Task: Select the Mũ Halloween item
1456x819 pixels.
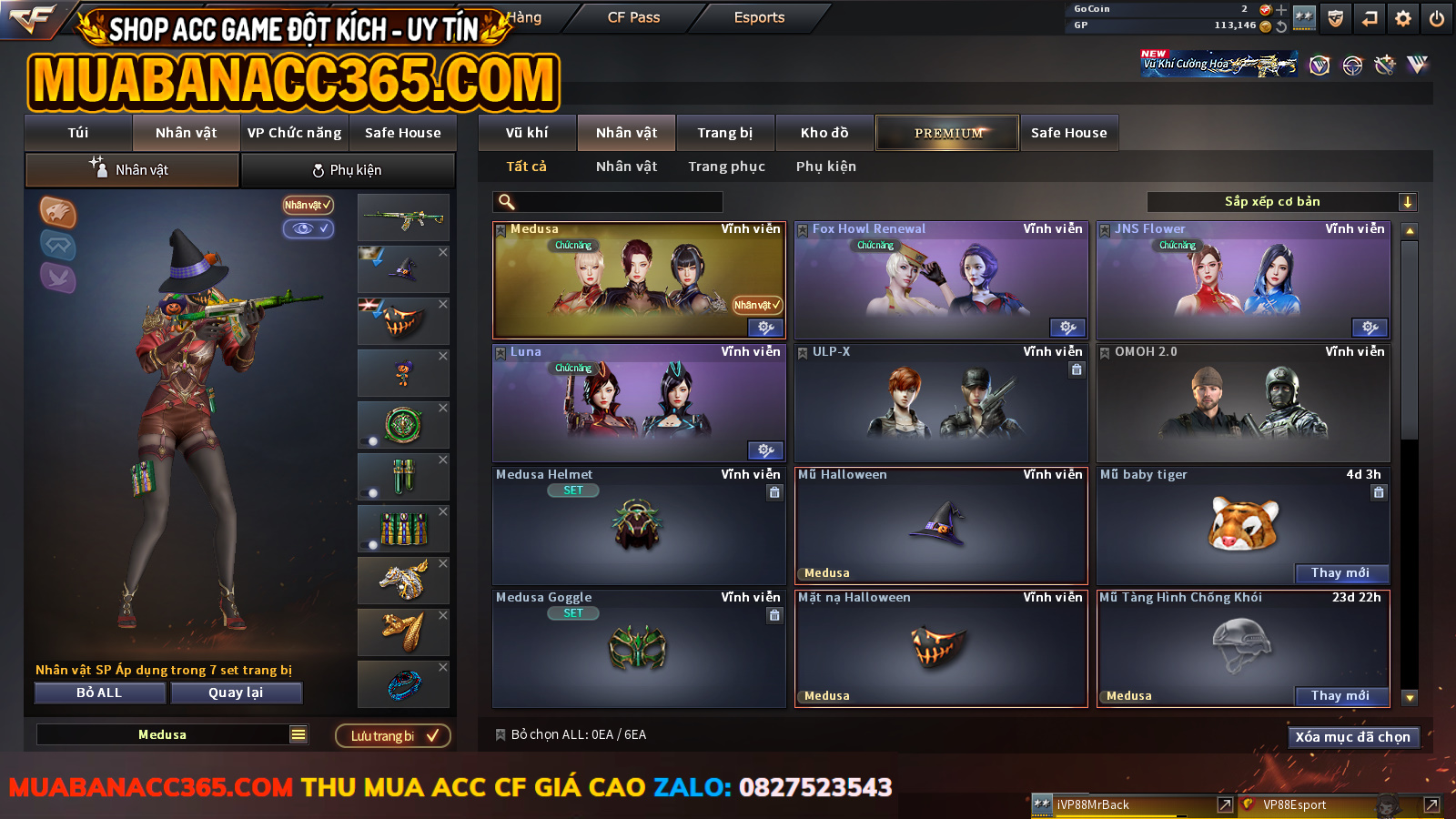Action: (x=941, y=526)
